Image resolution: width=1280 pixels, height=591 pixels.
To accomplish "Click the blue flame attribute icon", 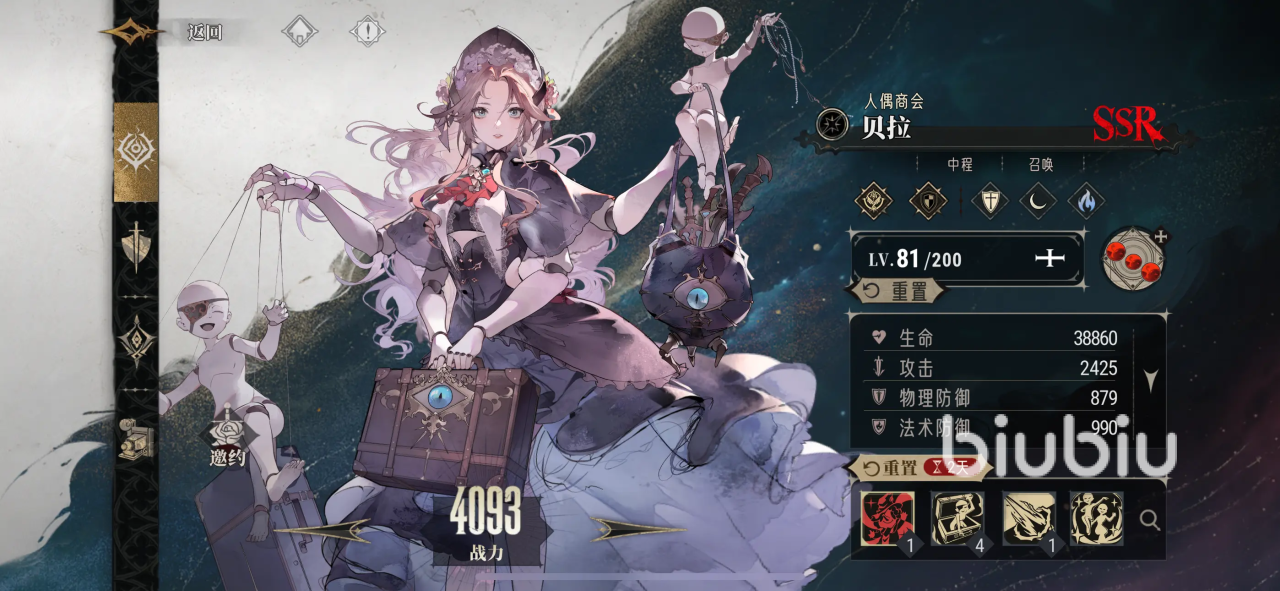I will pos(1085,200).
